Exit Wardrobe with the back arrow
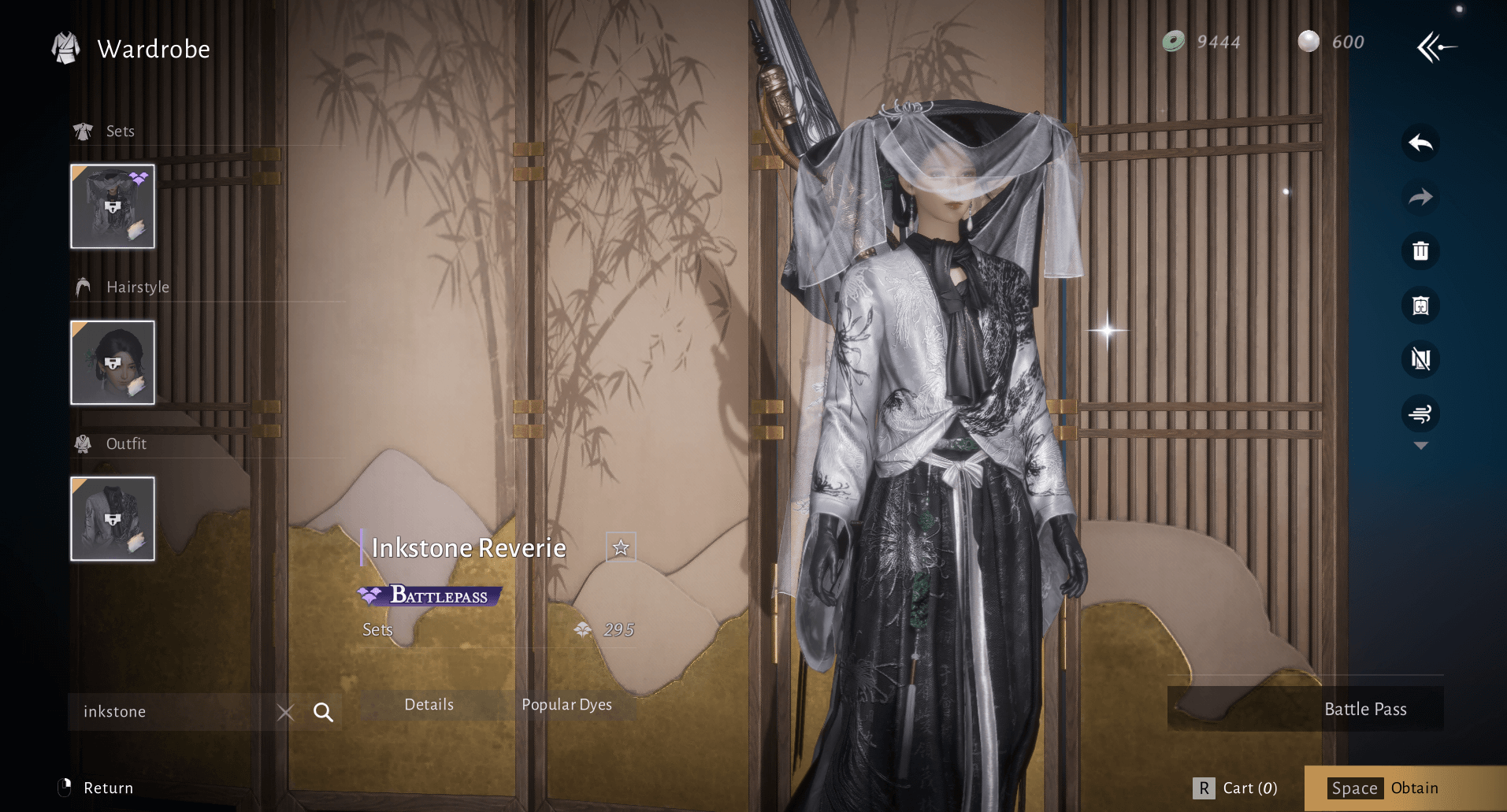Image resolution: width=1507 pixels, height=812 pixels. tap(1436, 47)
